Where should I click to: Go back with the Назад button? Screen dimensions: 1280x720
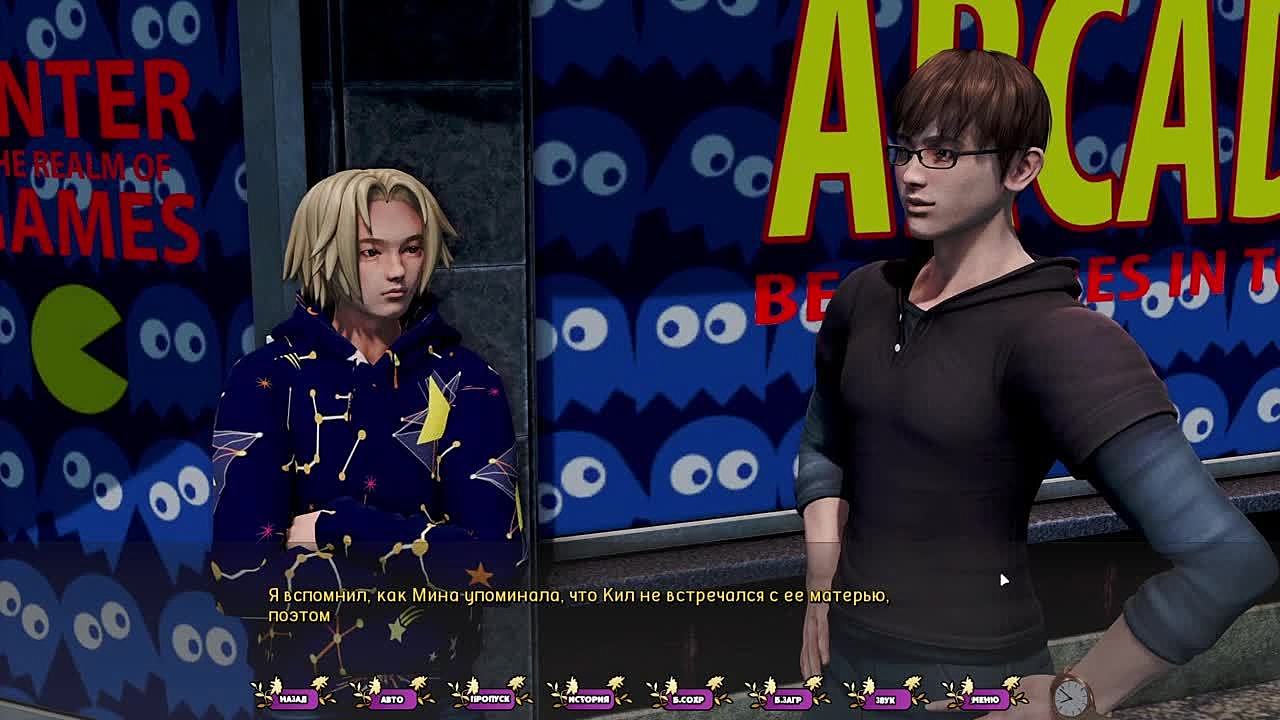[293, 698]
